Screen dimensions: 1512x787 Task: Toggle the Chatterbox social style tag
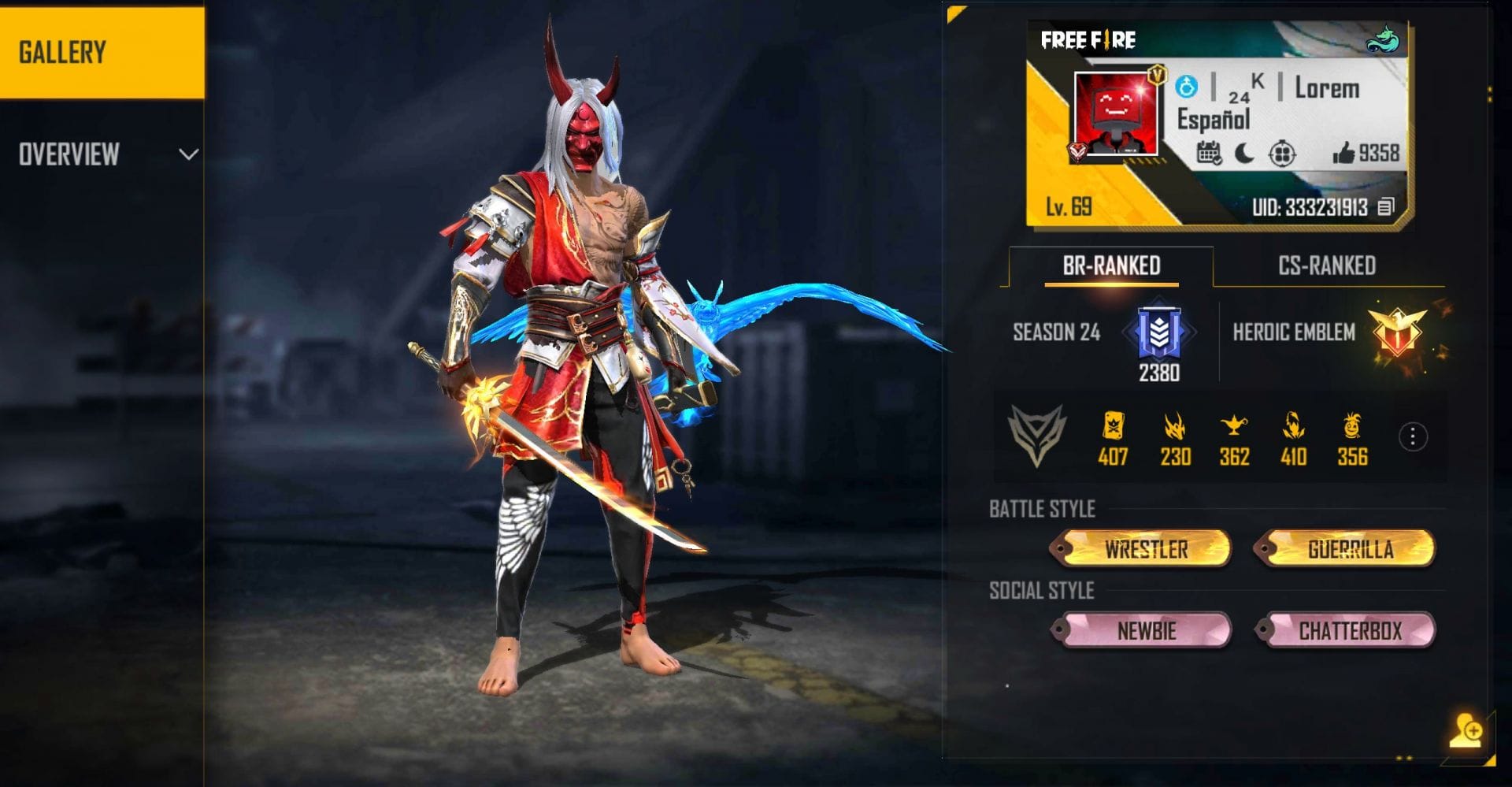click(1351, 631)
